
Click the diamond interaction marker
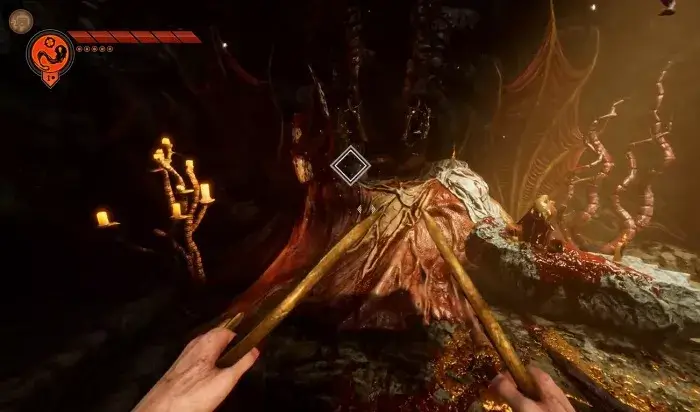pyautogui.click(x=350, y=166)
